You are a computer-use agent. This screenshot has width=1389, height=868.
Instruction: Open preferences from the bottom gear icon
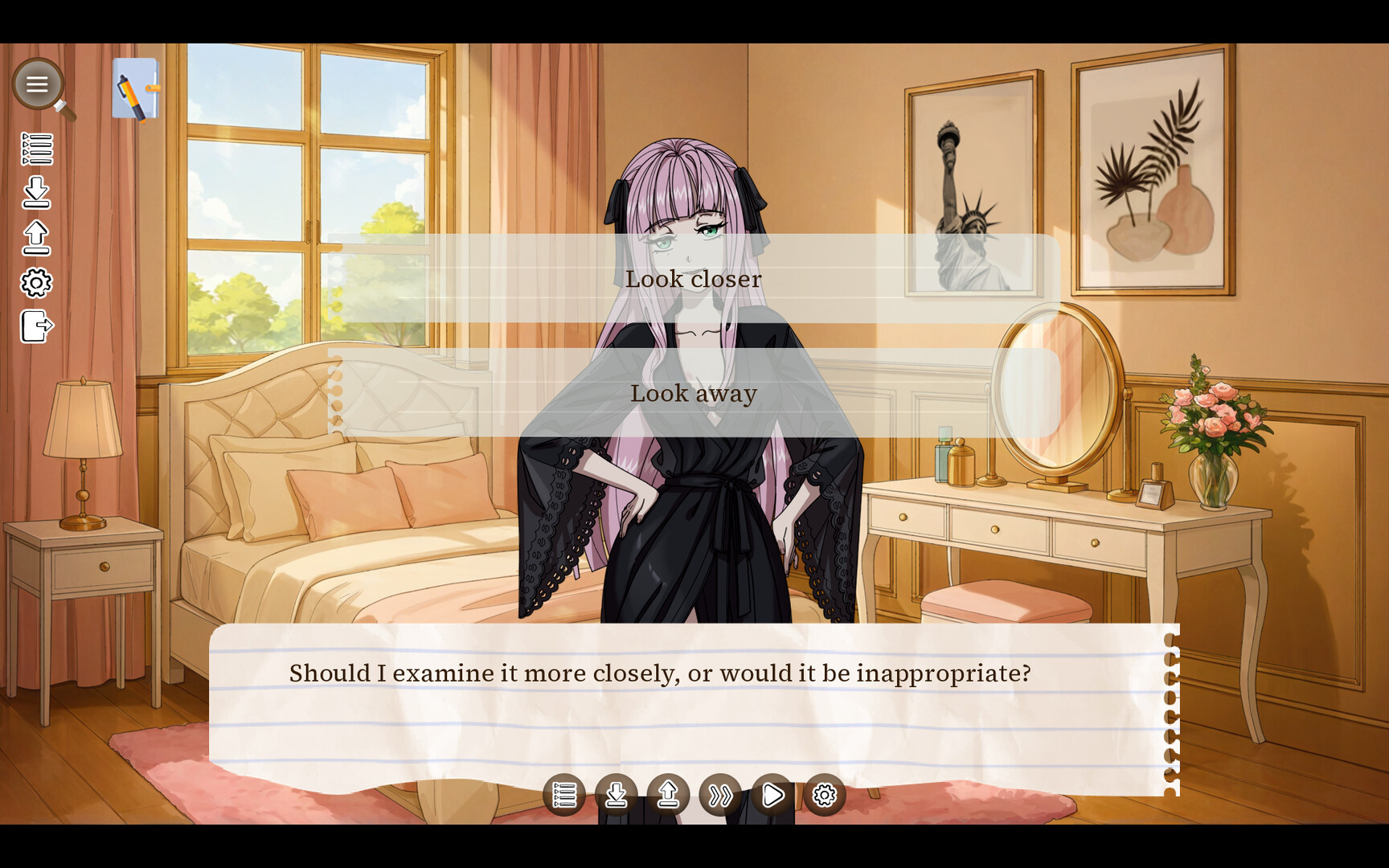tap(826, 795)
